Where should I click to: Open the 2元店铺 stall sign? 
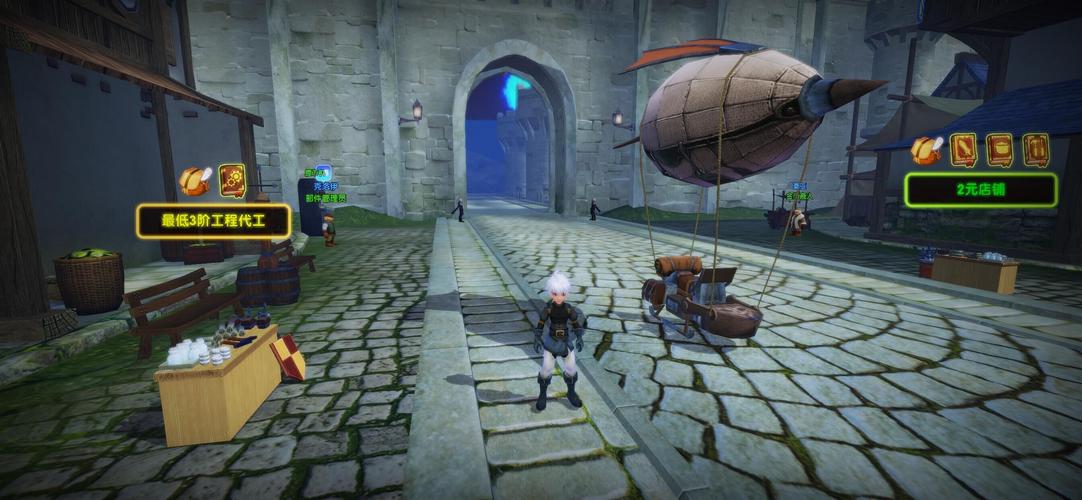coord(980,189)
